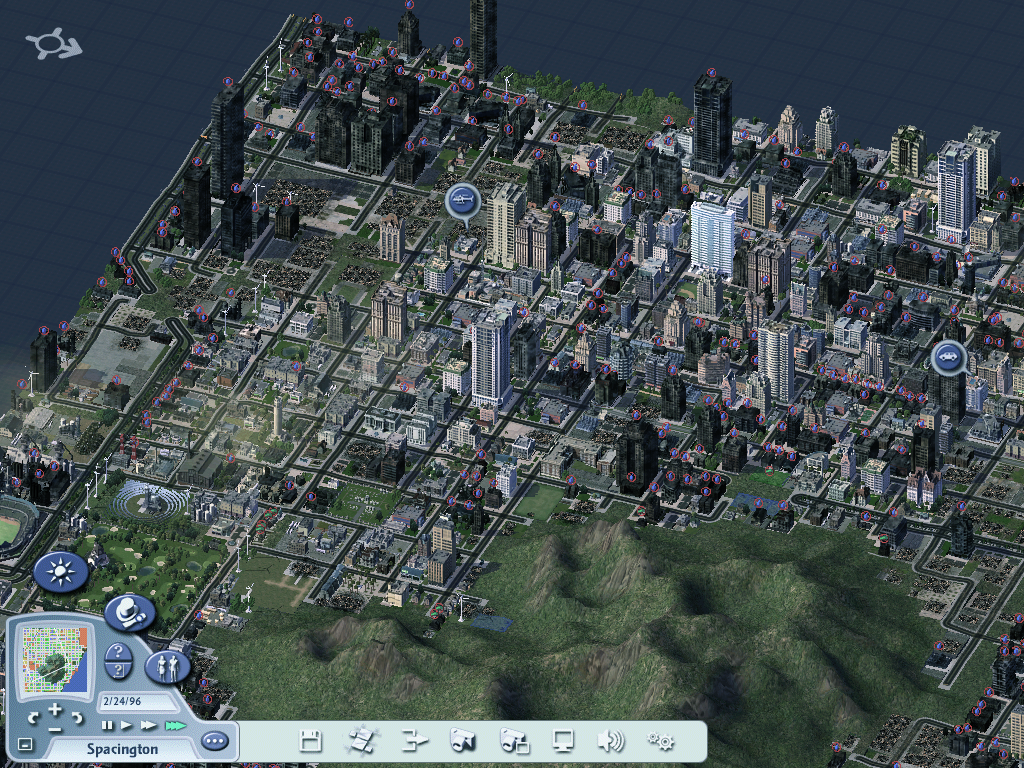Viewport: 1024px width, 768px height.
Task: Rotate the view clockwise
Action: (x=77, y=717)
